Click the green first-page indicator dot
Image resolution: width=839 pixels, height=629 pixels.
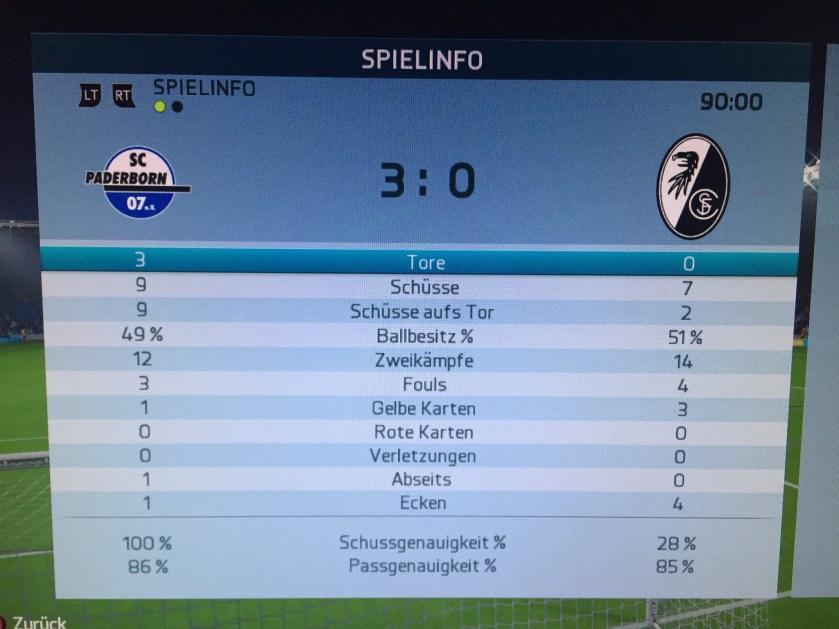(x=160, y=107)
